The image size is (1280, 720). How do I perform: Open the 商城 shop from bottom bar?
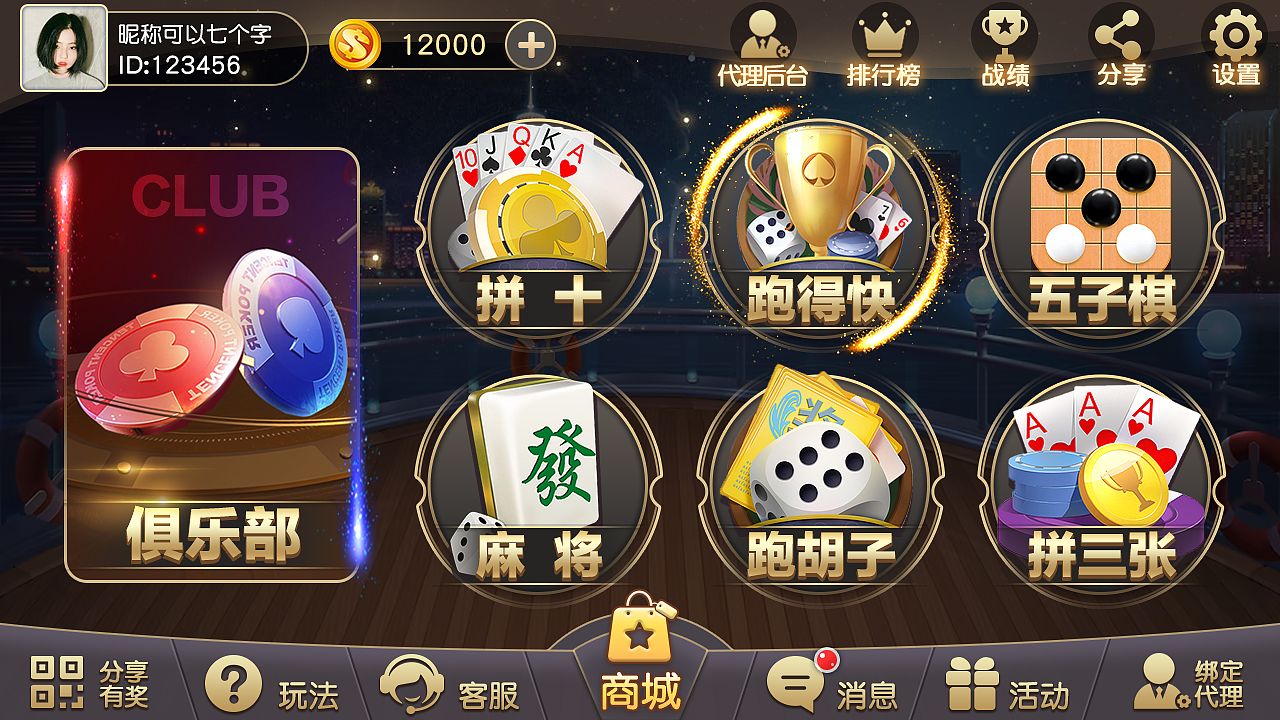point(640,660)
